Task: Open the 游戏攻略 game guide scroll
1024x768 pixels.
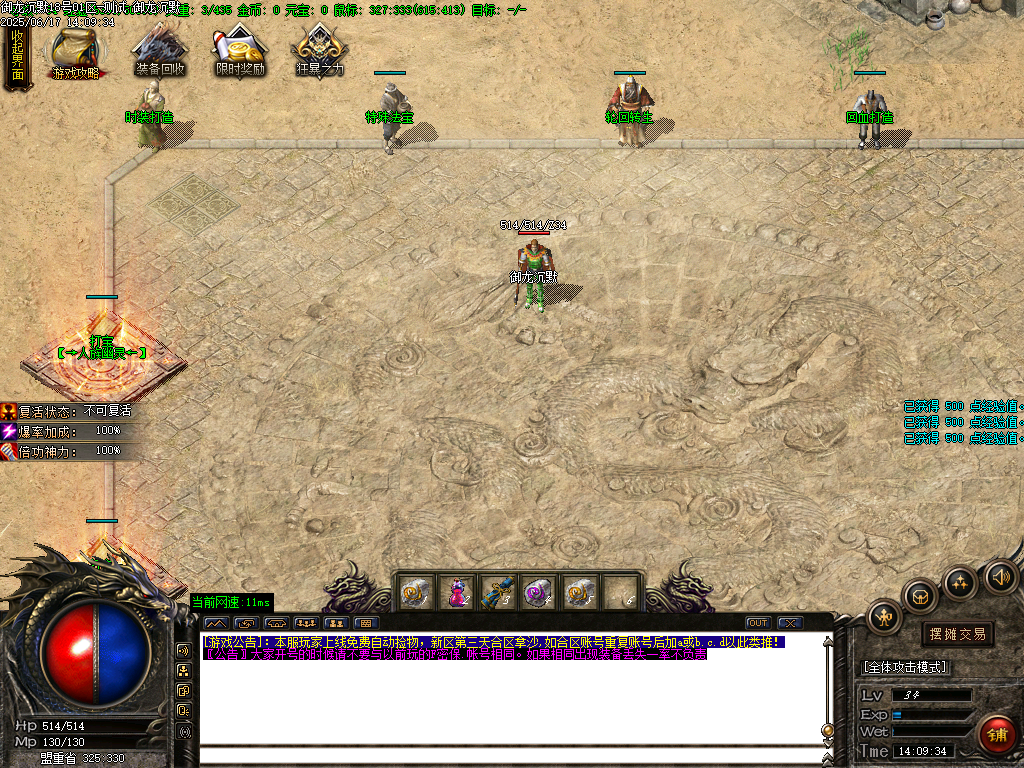Action: (76, 52)
